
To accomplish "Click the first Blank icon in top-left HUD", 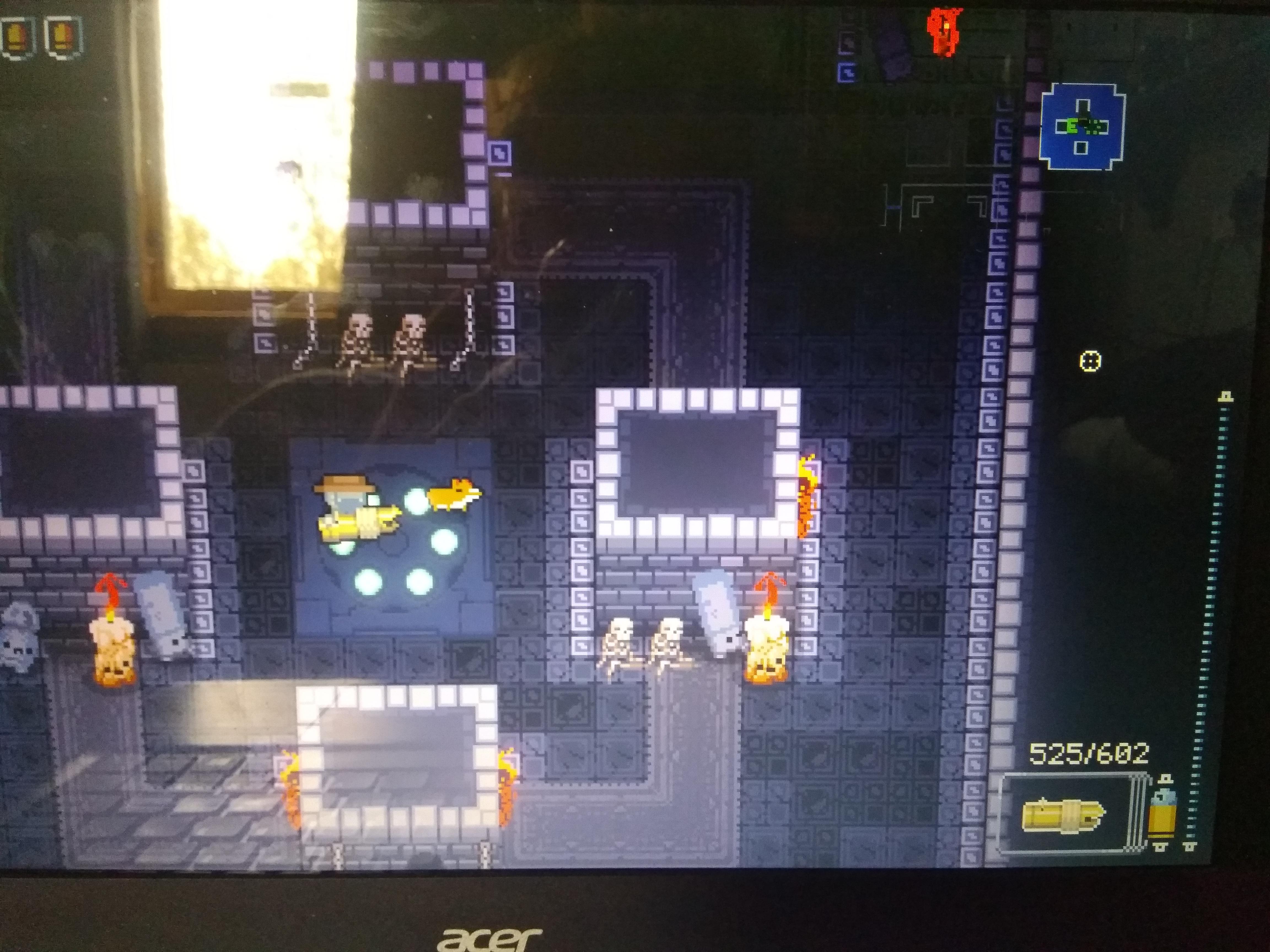I will click(x=17, y=34).
